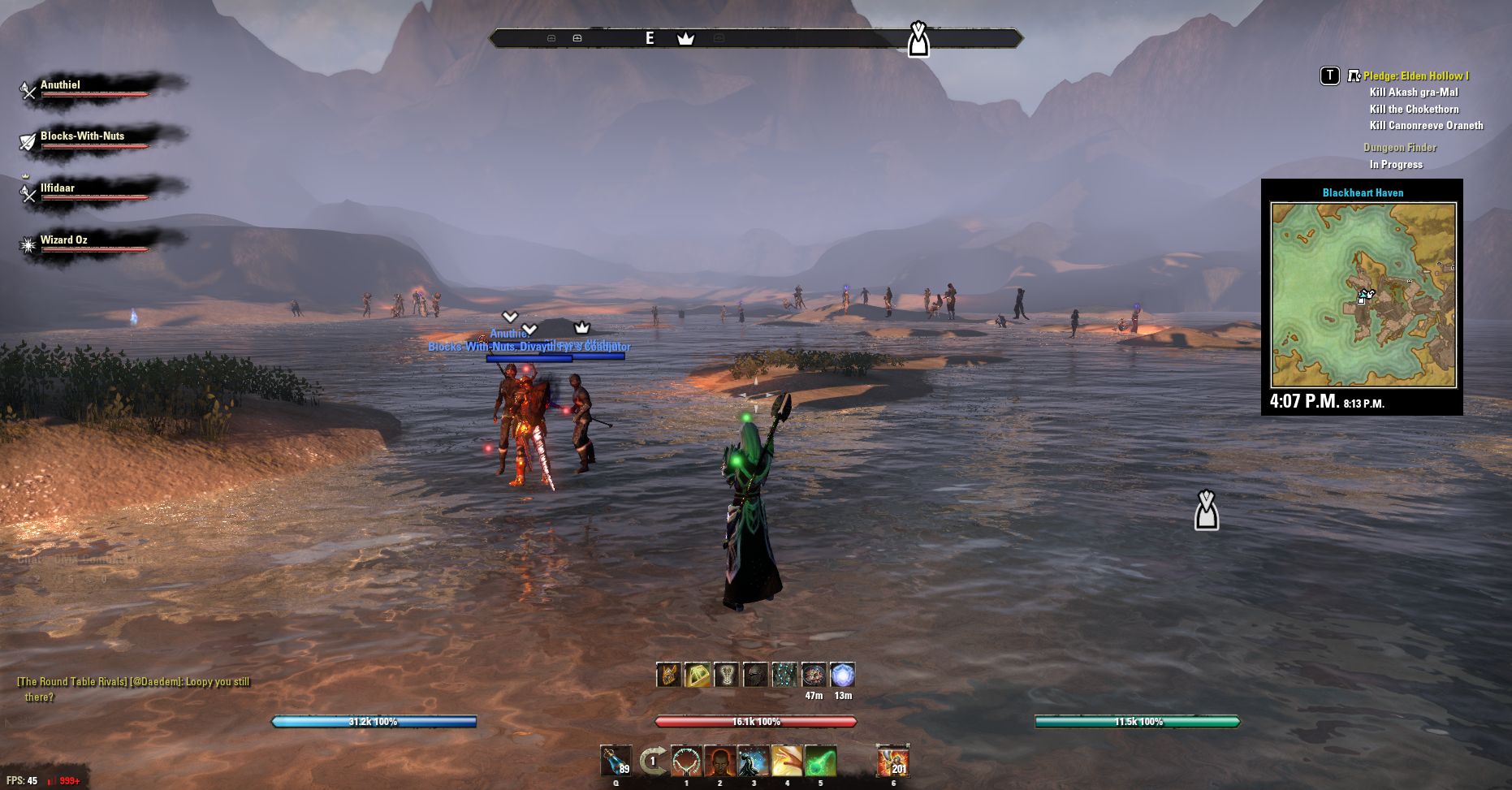Inspect the Mundus stone buff showing 13m
Viewport: 1512px width, 790px height.
click(842, 675)
